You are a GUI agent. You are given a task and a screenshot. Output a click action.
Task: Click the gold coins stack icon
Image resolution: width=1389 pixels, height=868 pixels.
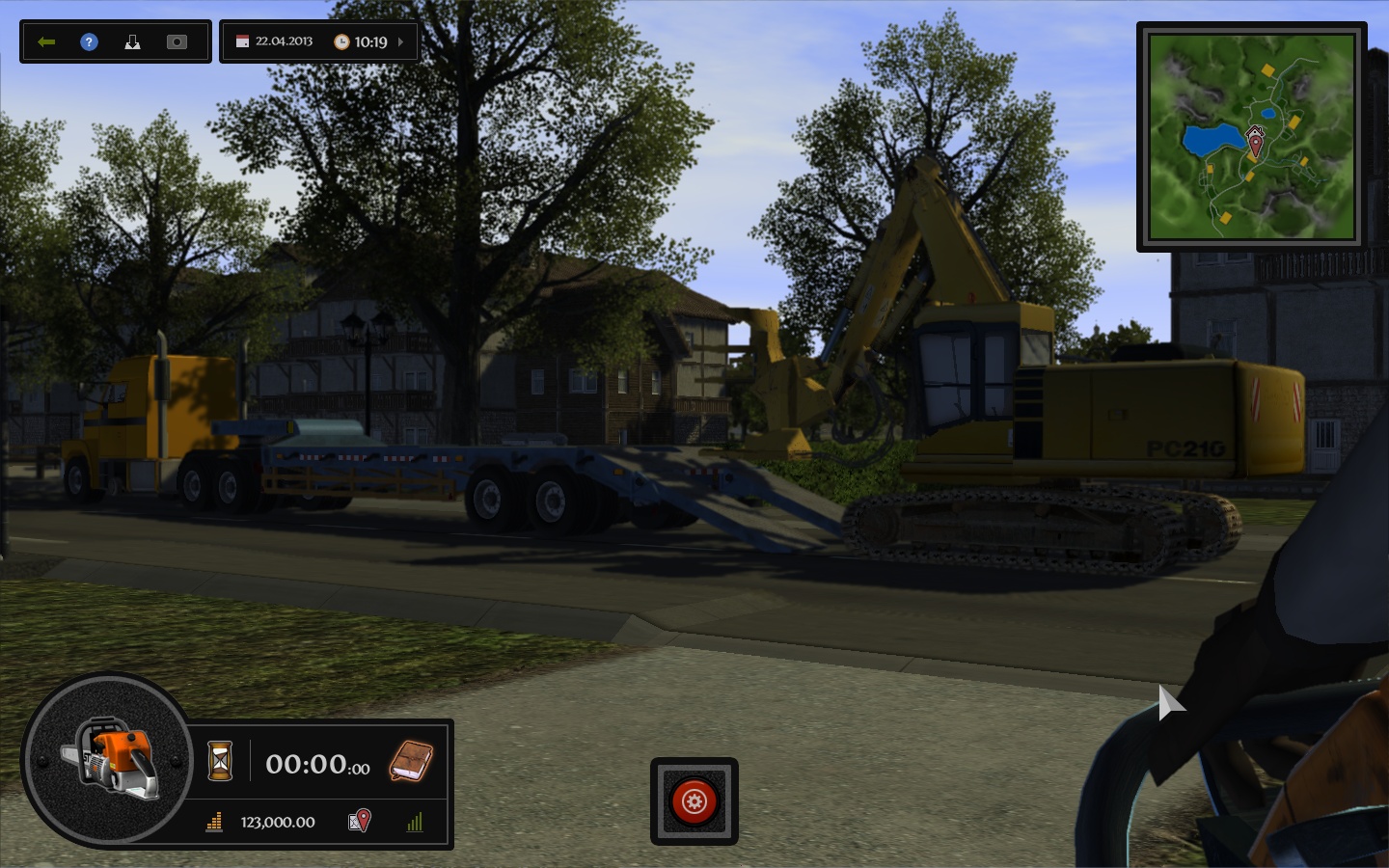214,823
